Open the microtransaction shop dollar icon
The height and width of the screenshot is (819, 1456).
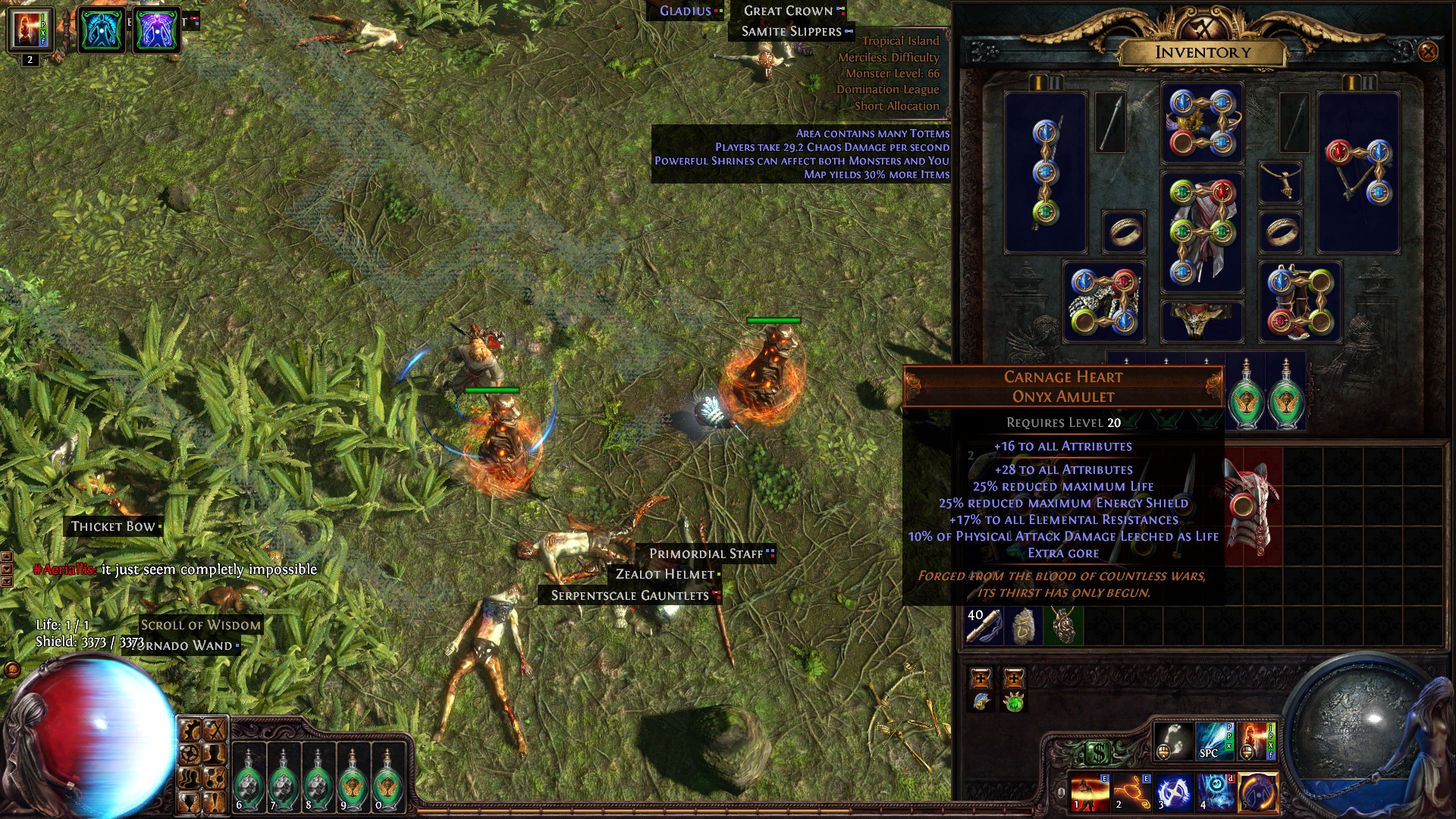click(x=1099, y=753)
